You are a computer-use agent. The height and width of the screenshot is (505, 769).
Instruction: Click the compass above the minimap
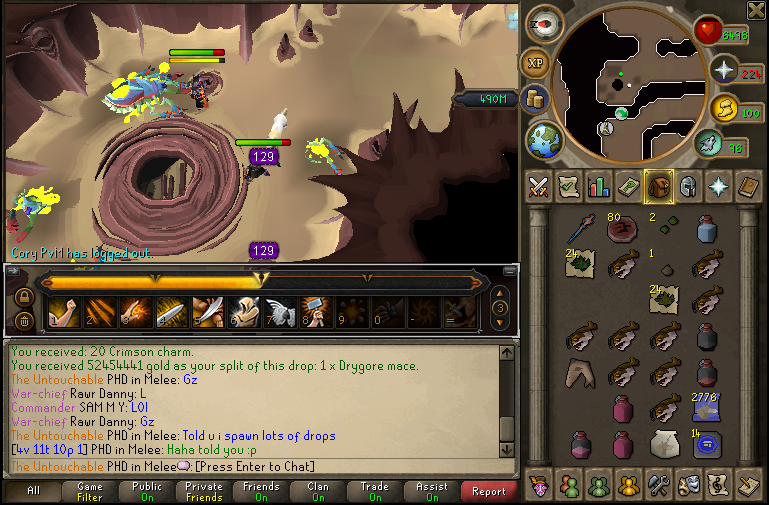point(544,22)
